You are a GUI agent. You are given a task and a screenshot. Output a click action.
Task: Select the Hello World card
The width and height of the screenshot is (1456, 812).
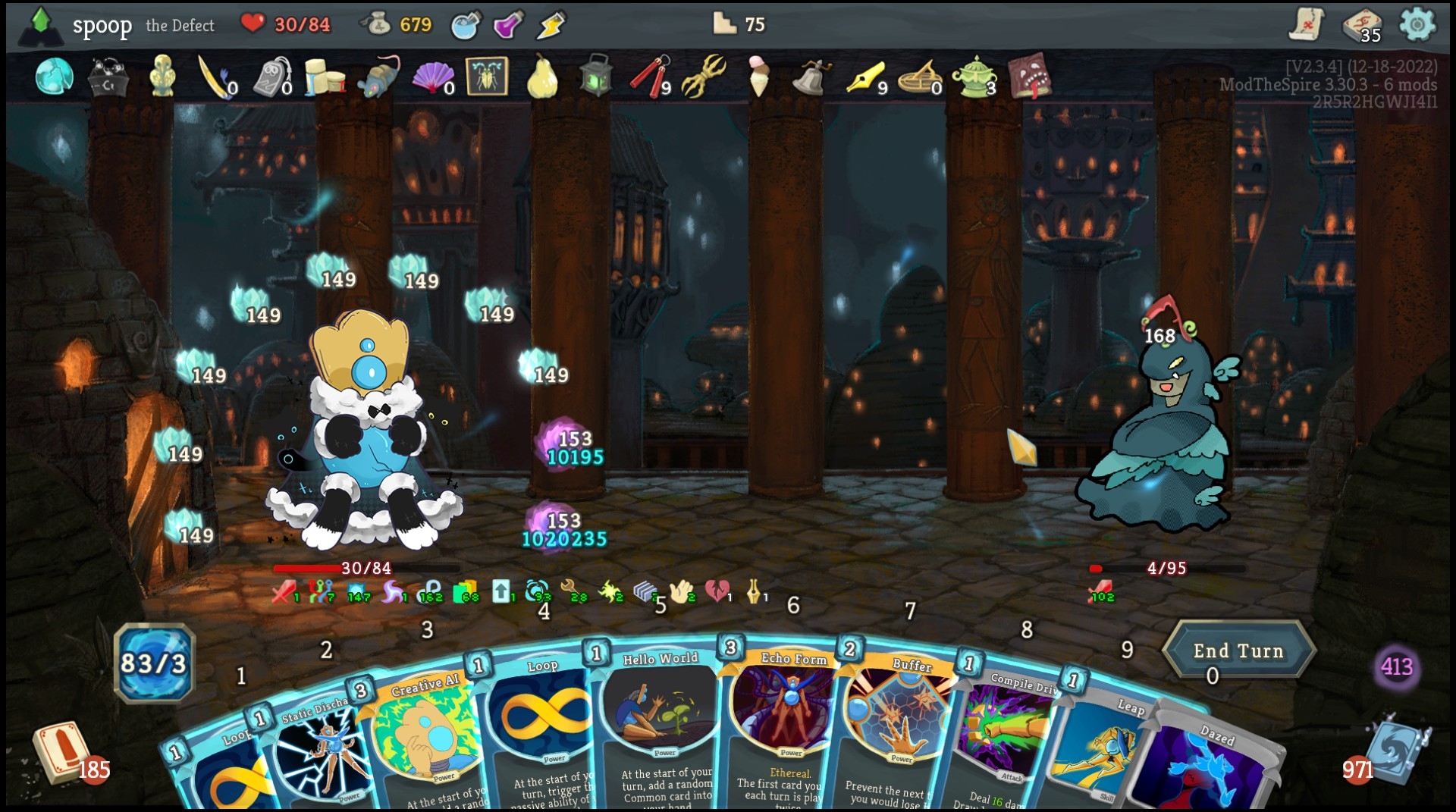click(658, 728)
